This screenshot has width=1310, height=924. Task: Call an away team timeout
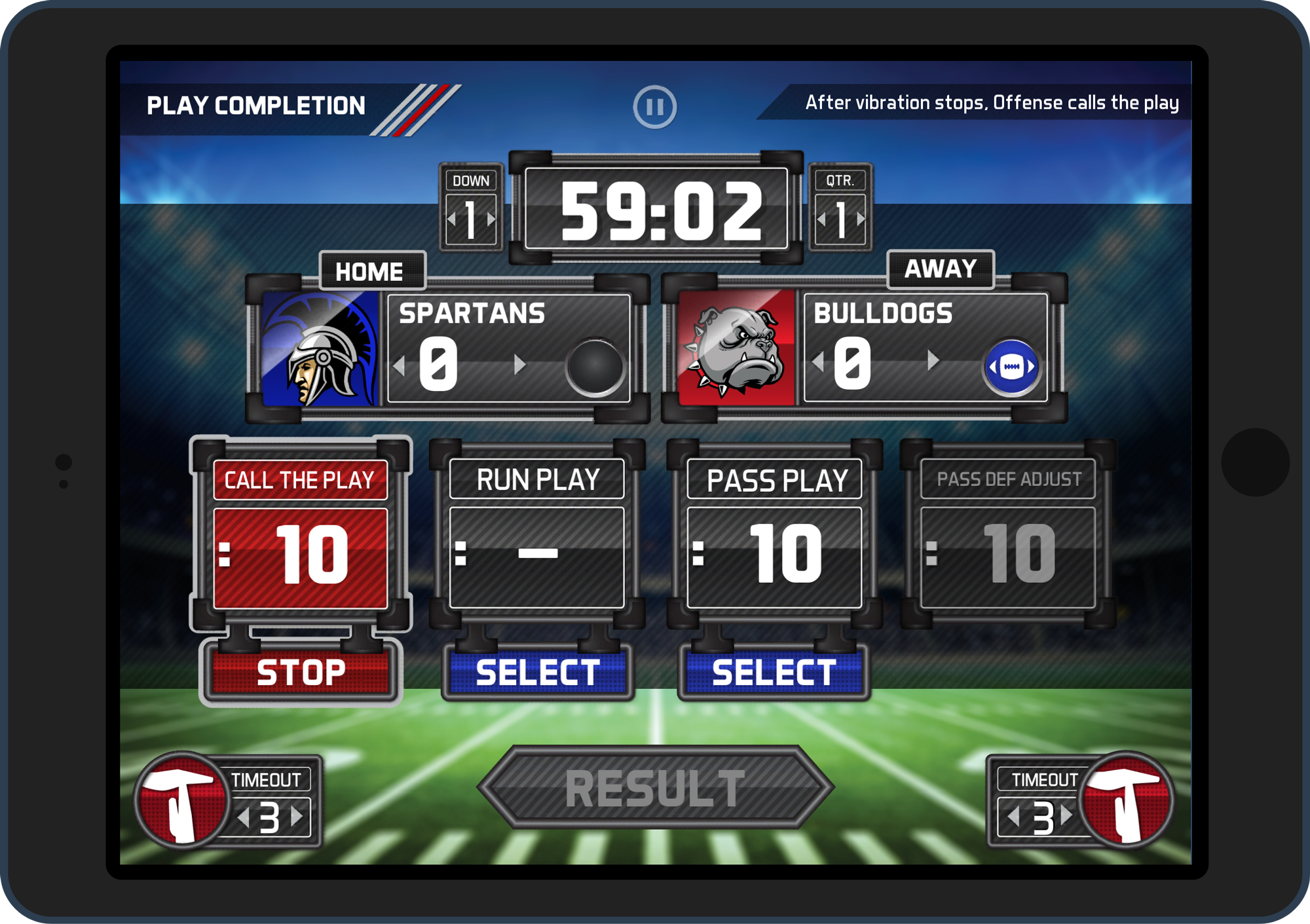tap(1127, 800)
